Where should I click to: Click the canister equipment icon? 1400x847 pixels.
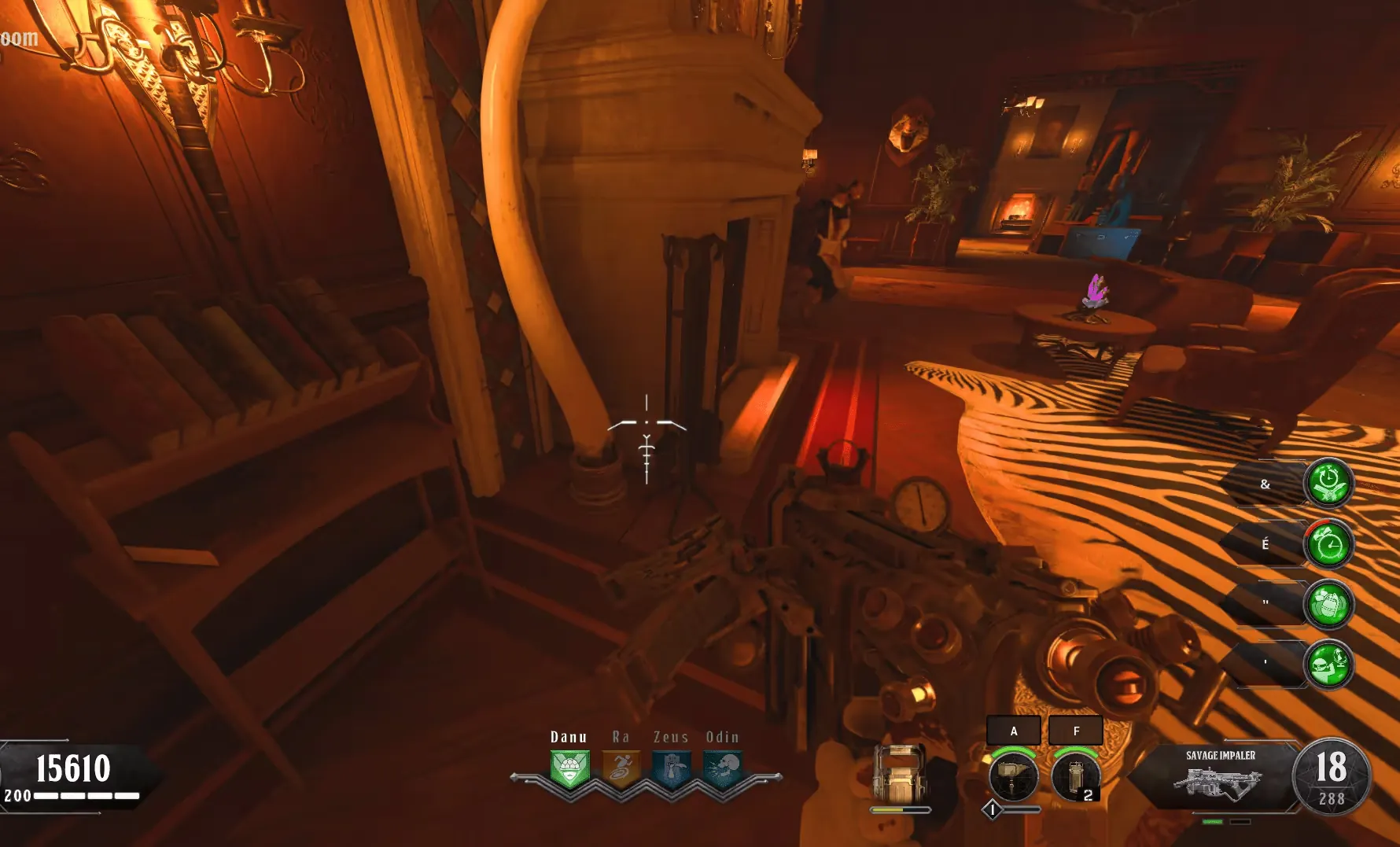[1076, 776]
